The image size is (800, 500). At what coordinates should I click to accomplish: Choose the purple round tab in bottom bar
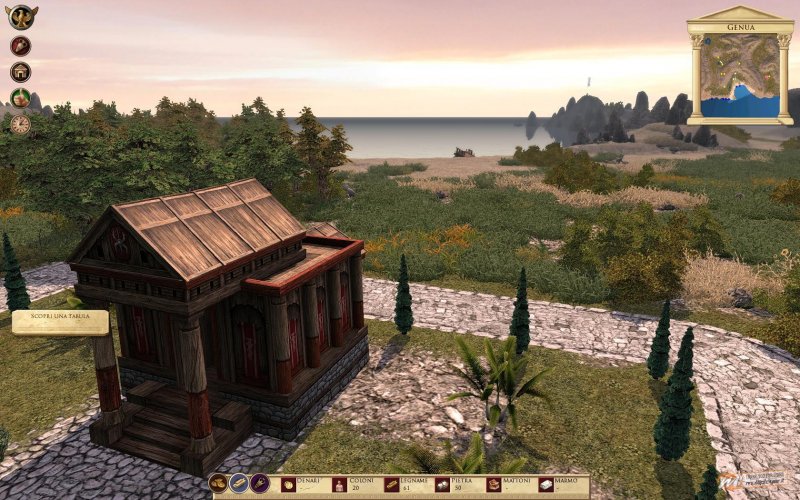click(260, 484)
